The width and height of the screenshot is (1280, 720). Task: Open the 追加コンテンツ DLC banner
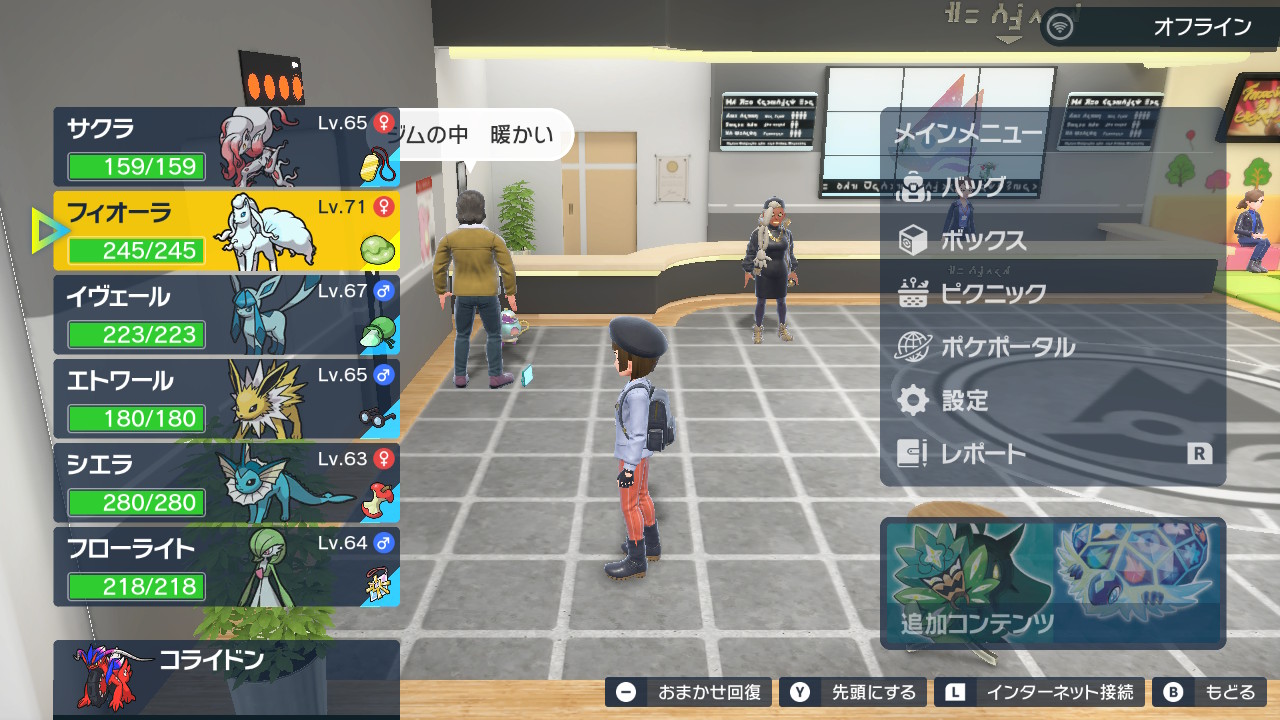tap(1053, 583)
